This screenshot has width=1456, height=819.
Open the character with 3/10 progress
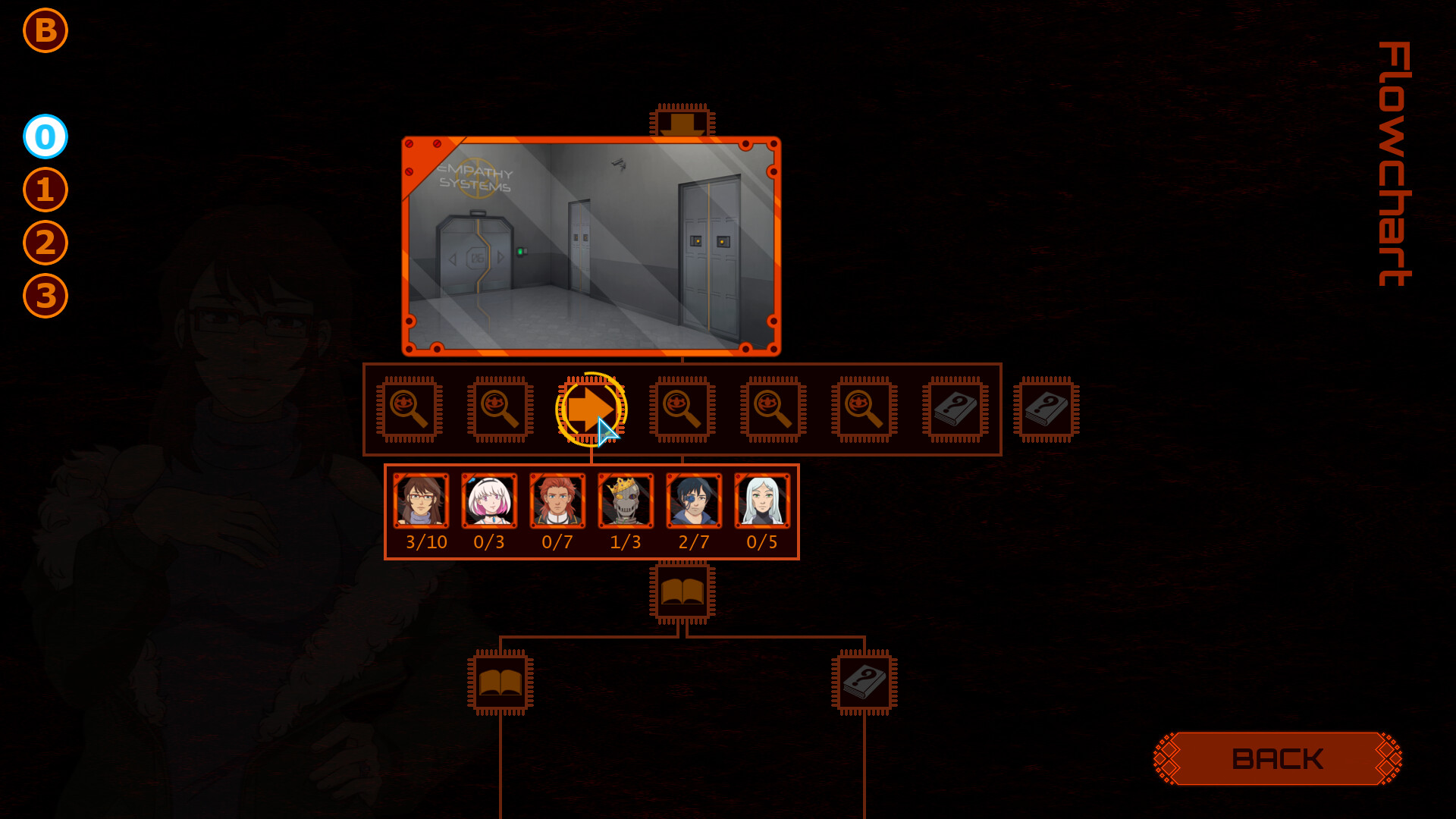(422, 501)
